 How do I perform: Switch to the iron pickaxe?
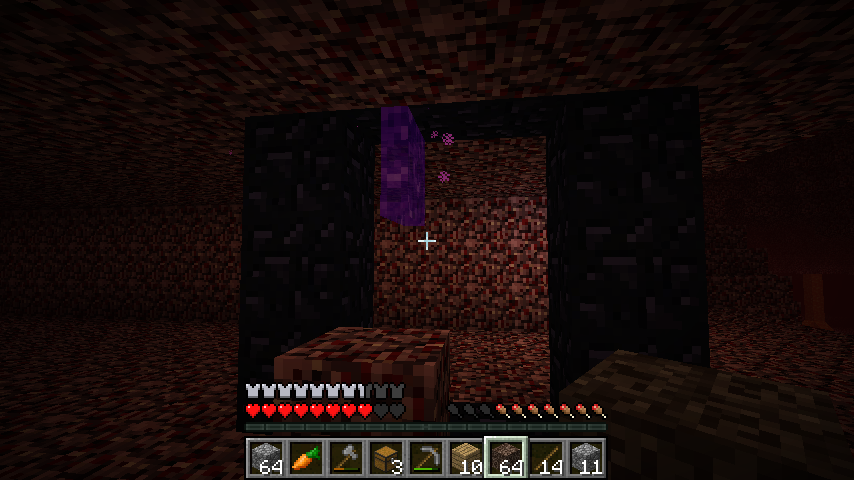(x=425, y=458)
